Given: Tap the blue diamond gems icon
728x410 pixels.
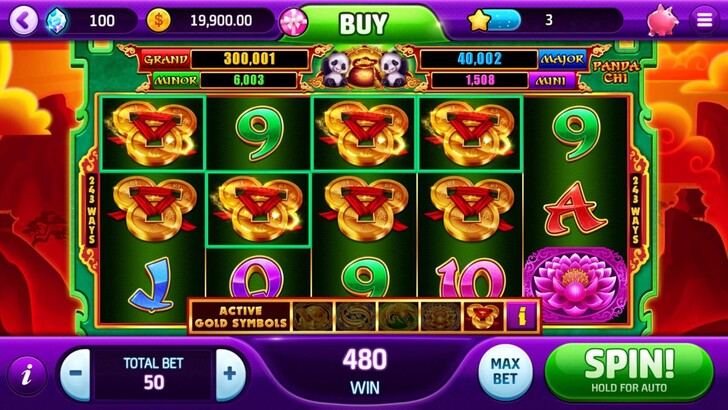Looking at the screenshot, I should click(57, 19).
